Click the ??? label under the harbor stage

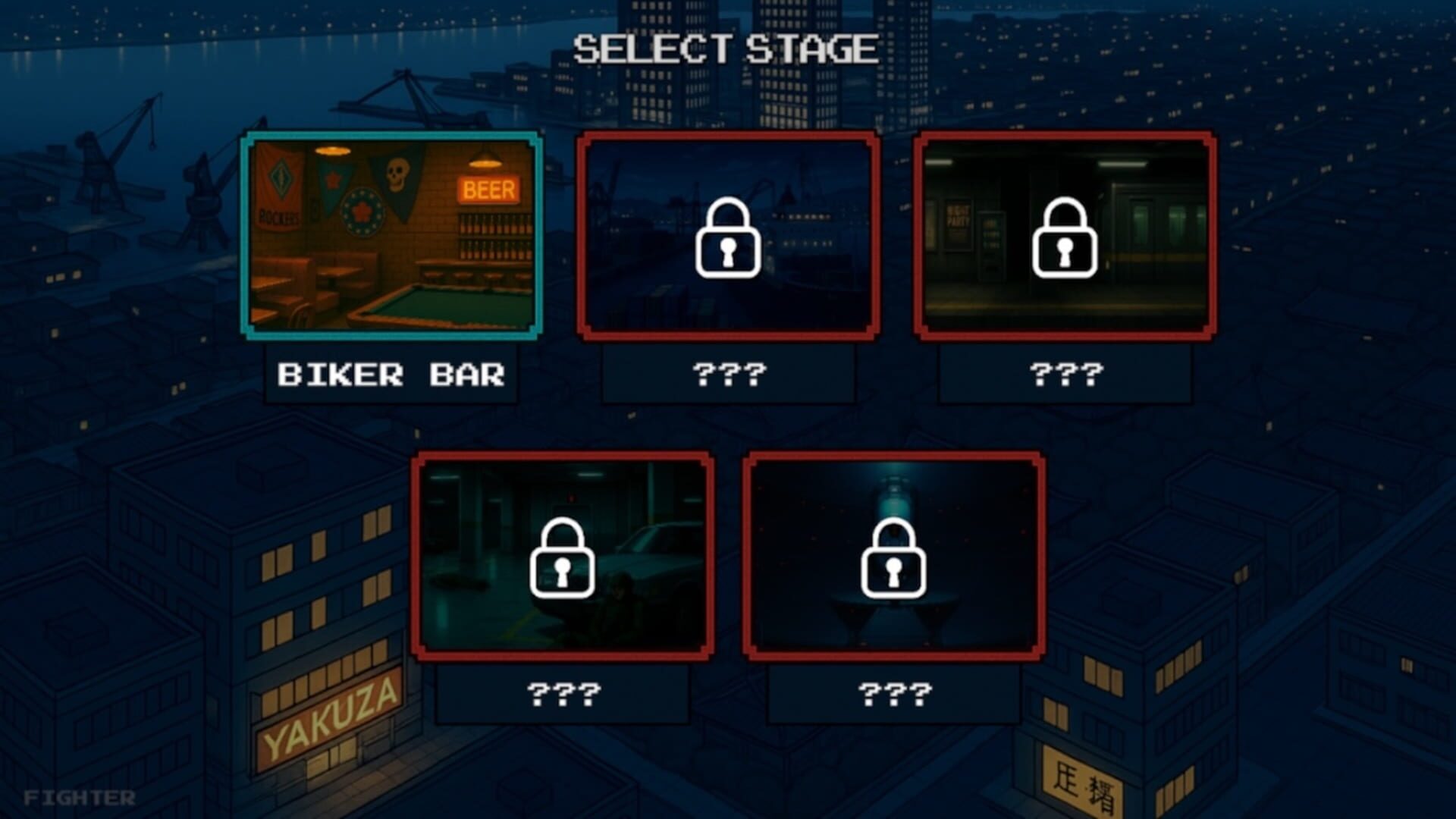point(728,375)
